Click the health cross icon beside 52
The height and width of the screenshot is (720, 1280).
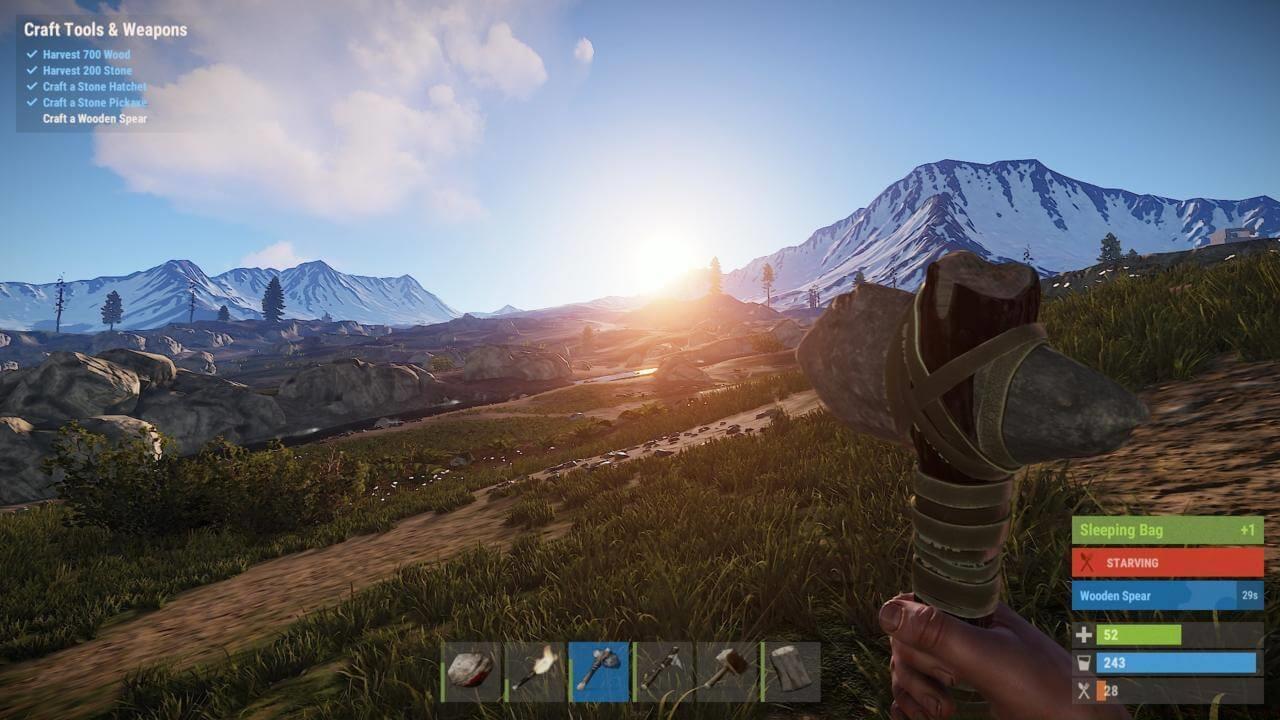(1084, 634)
